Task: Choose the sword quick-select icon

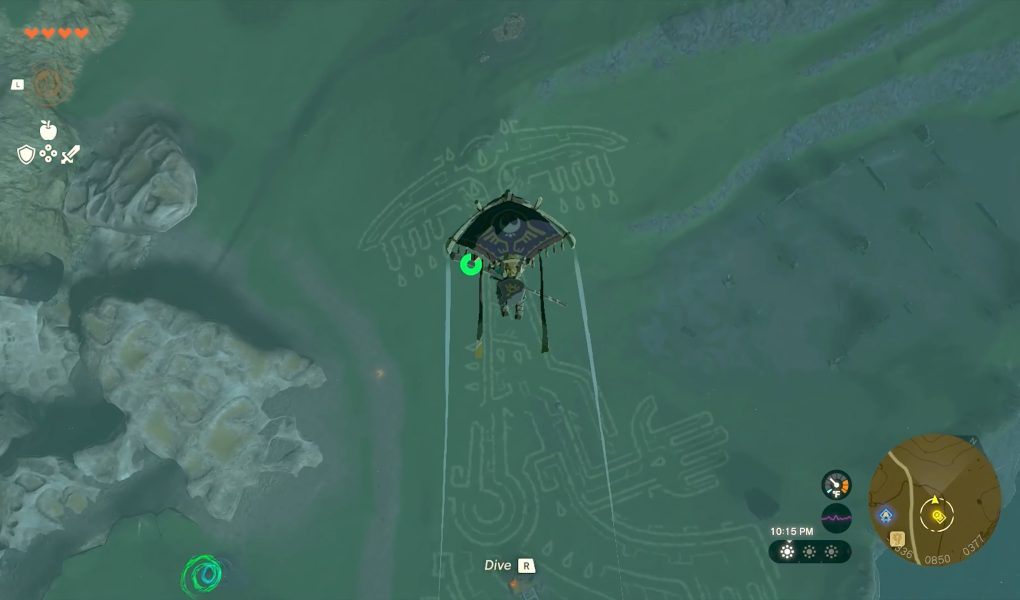Action: (70, 154)
